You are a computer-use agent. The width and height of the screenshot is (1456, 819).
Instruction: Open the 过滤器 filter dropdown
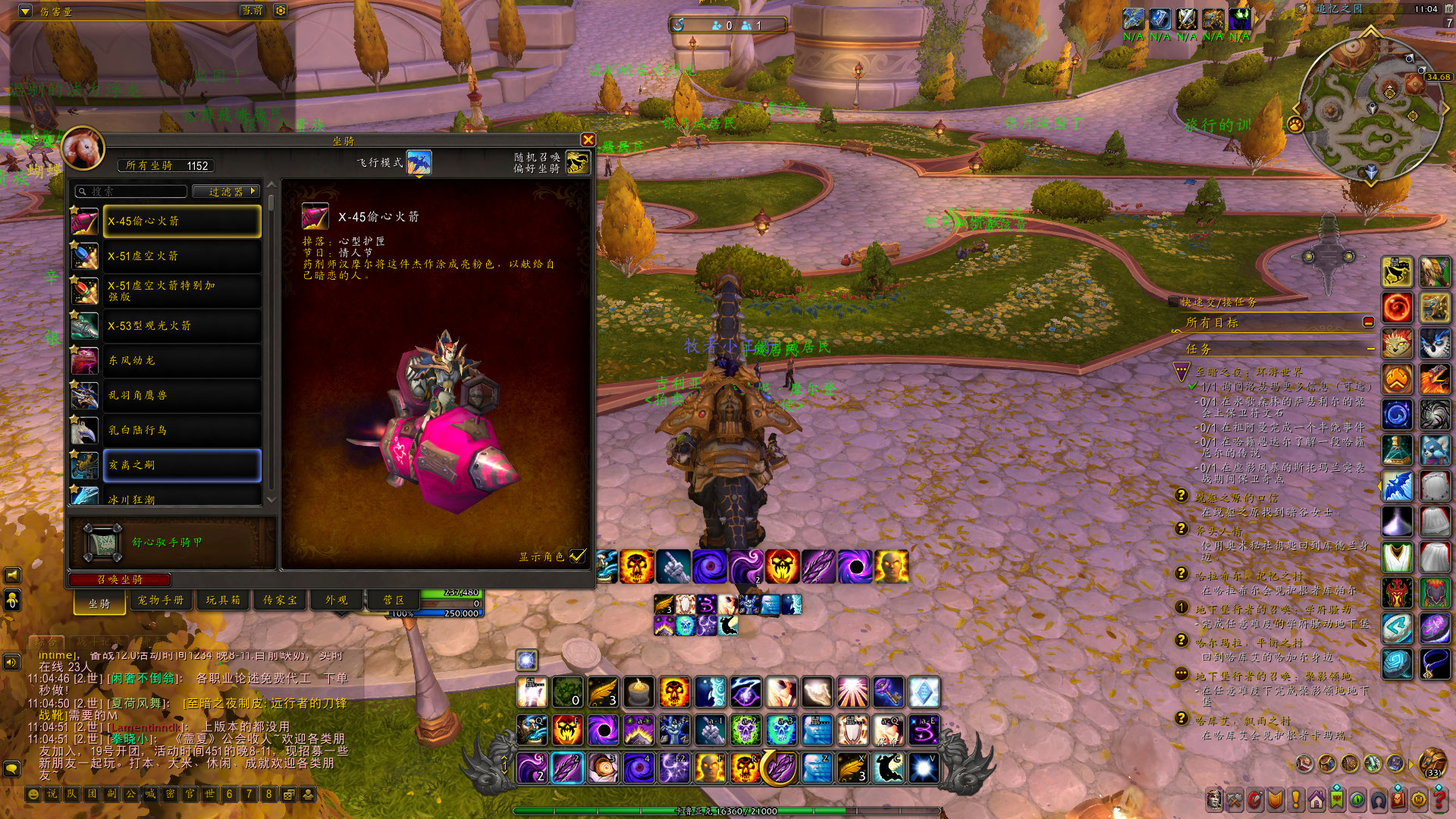tap(226, 192)
